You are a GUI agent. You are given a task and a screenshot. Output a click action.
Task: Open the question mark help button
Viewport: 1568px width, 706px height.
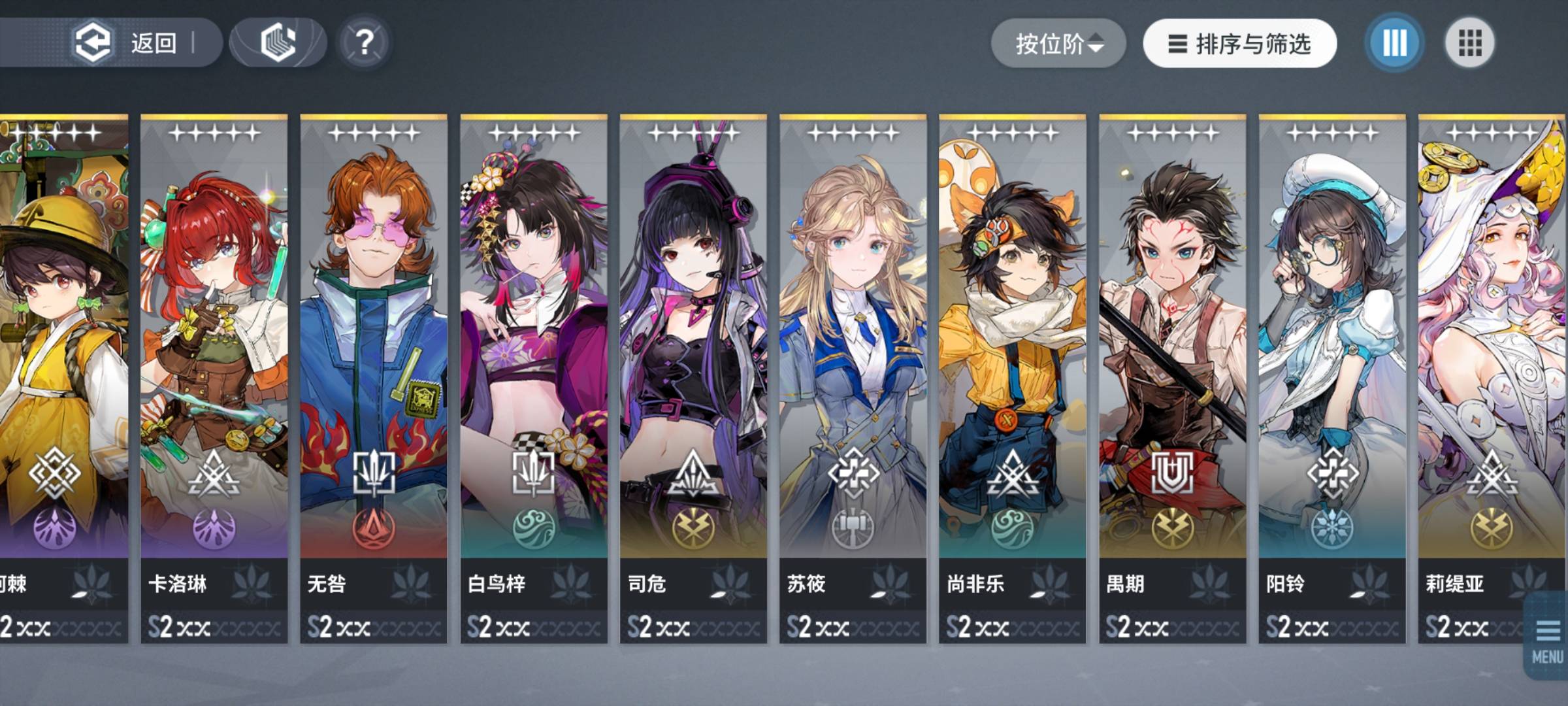pos(364,43)
